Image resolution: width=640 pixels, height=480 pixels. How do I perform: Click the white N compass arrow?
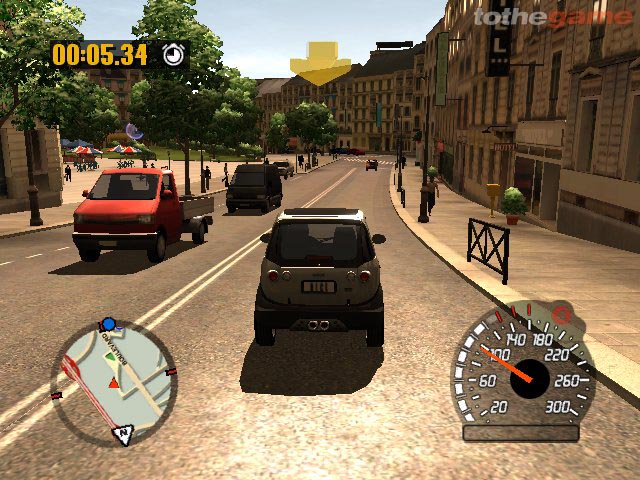pos(126,434)
